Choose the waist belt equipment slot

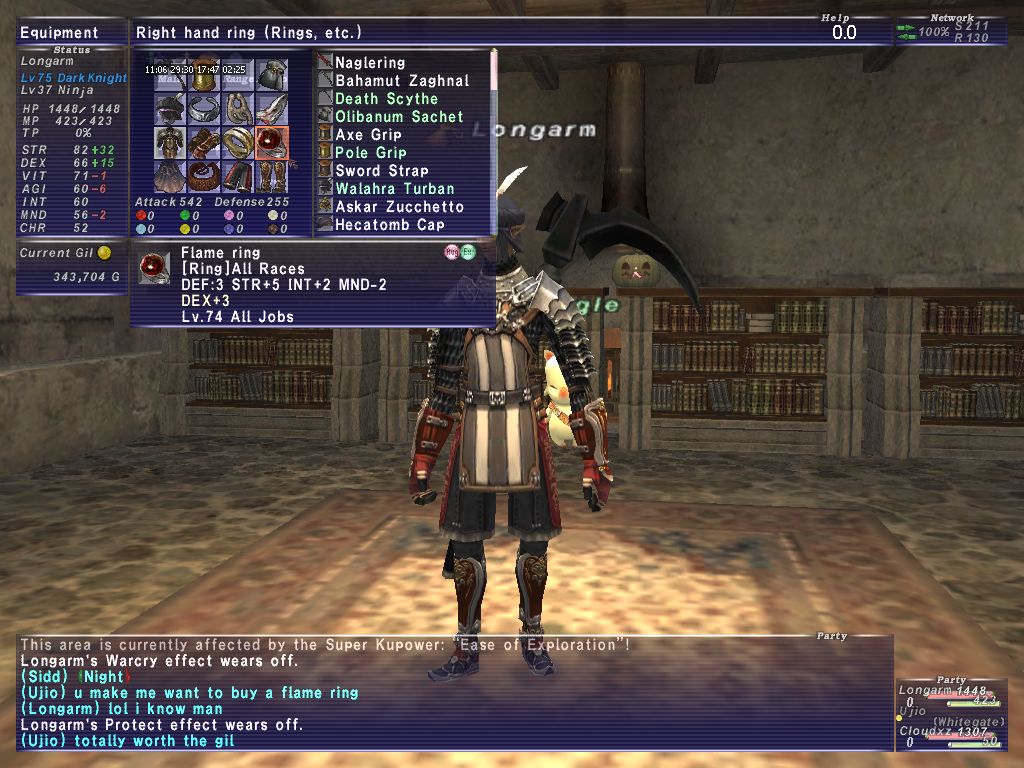[205, 177]
